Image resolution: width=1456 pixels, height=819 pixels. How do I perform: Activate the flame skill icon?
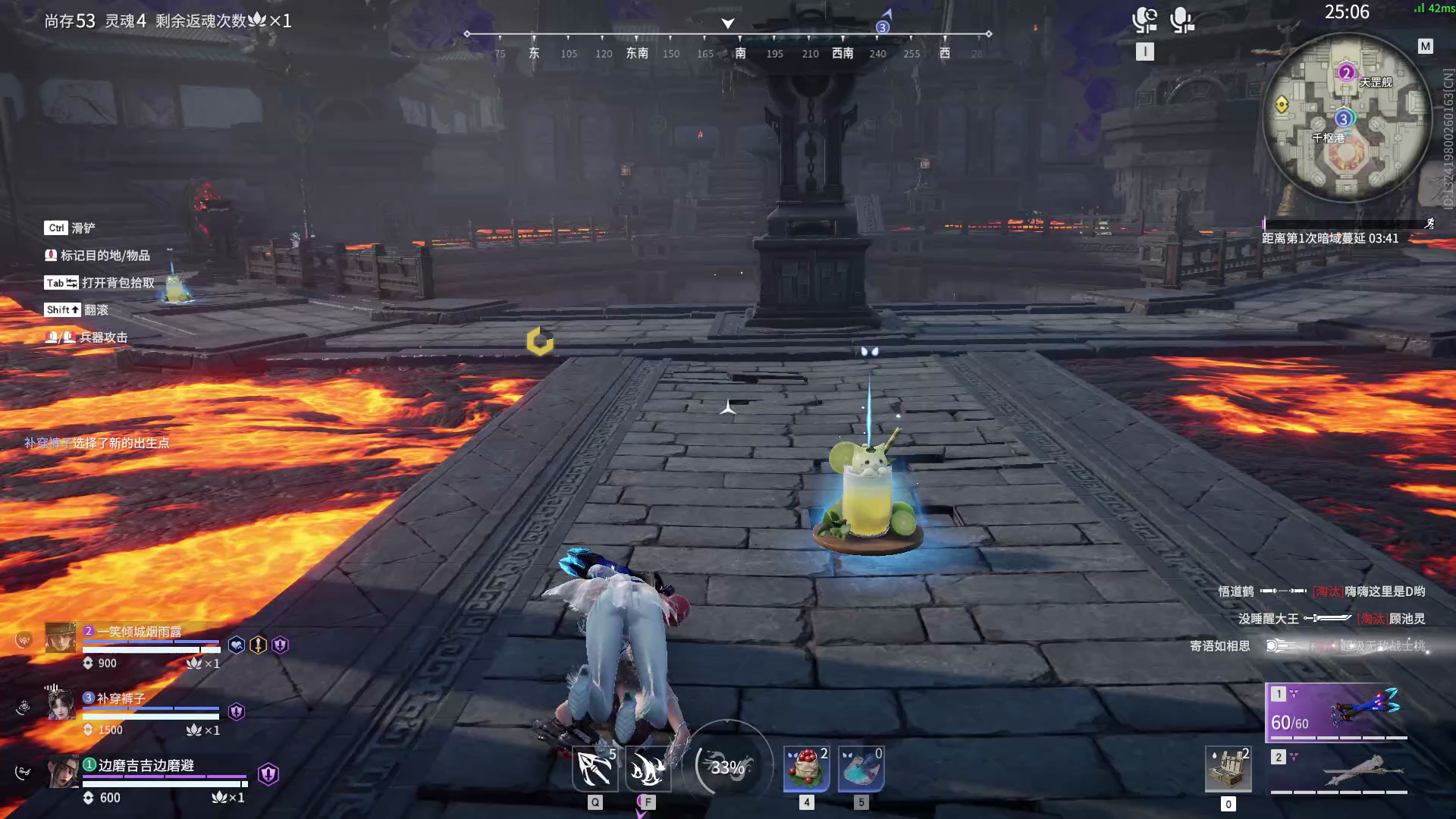pos(647,768)
